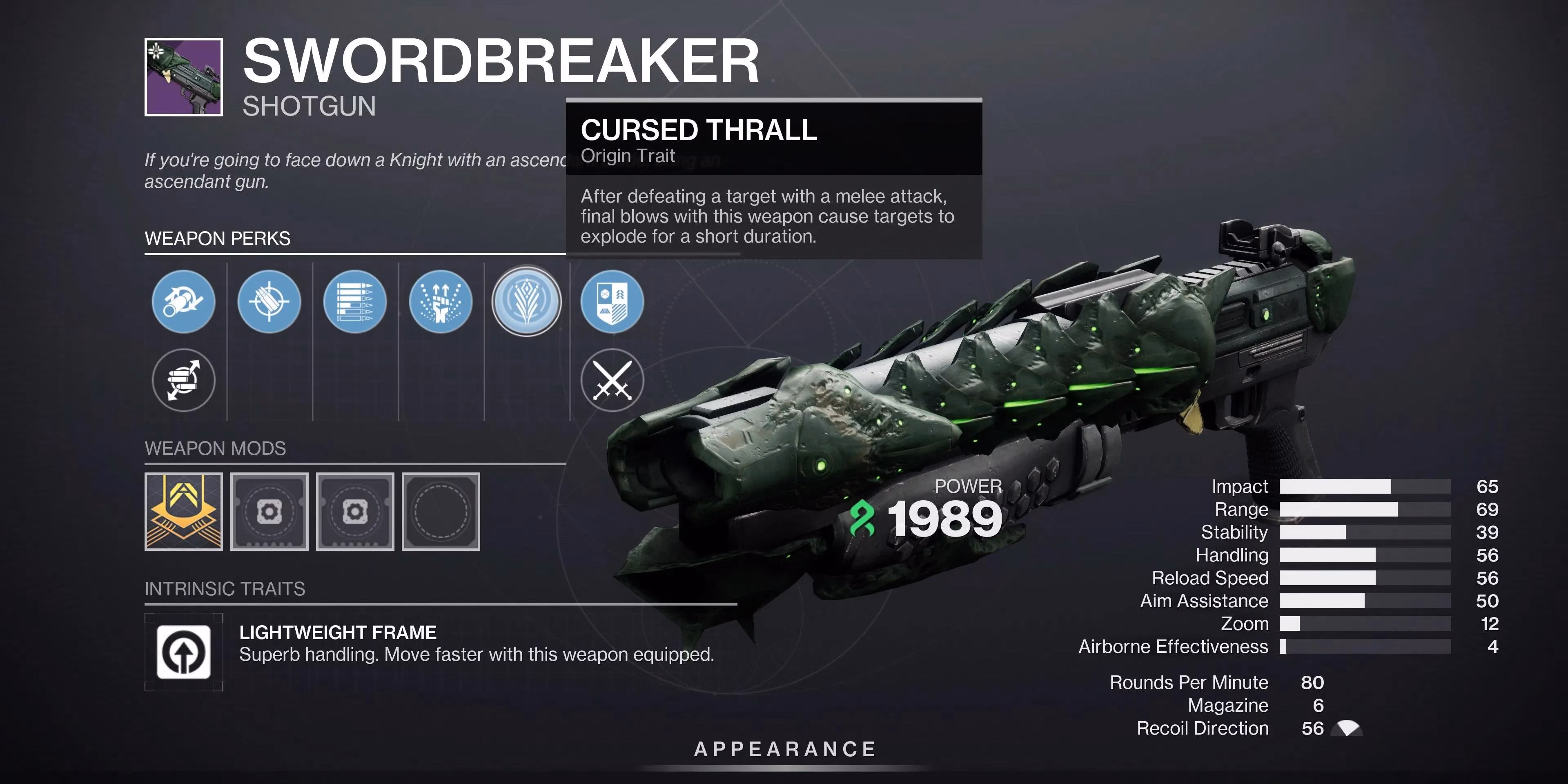Select the bullets-in-crosshair magazine perk
This screenshot has height=784, width=1568.
tap(269, 303)
